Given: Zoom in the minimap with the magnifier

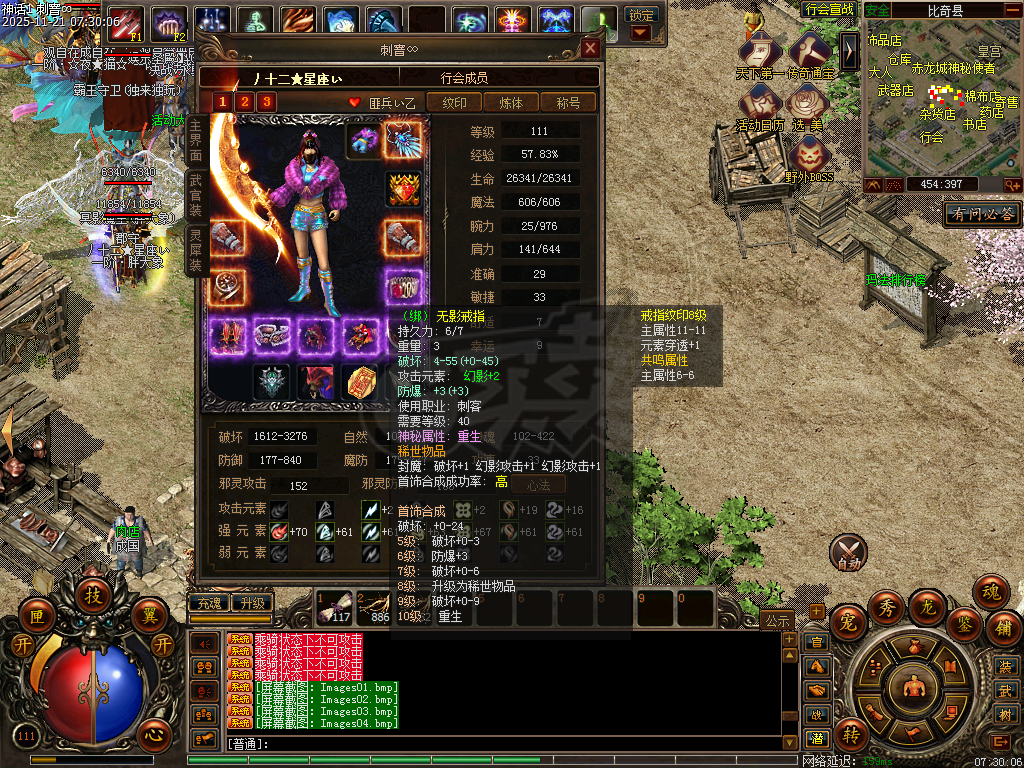Looking at the screenshot, I should point(1012,185).
